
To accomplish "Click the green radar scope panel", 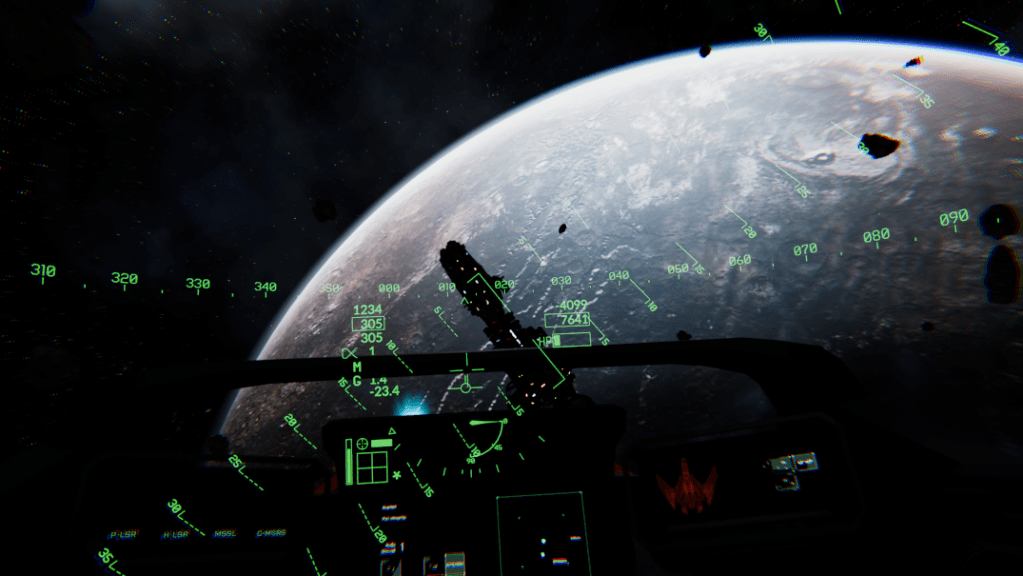I will pos(543,534).
